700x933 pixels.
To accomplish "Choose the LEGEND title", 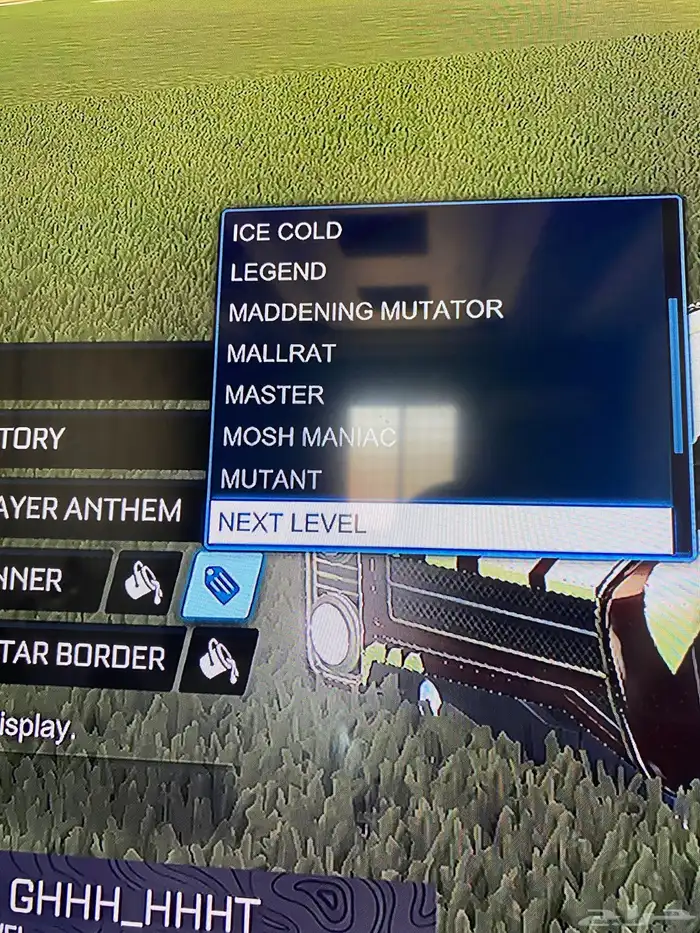I will coord(278,272).
